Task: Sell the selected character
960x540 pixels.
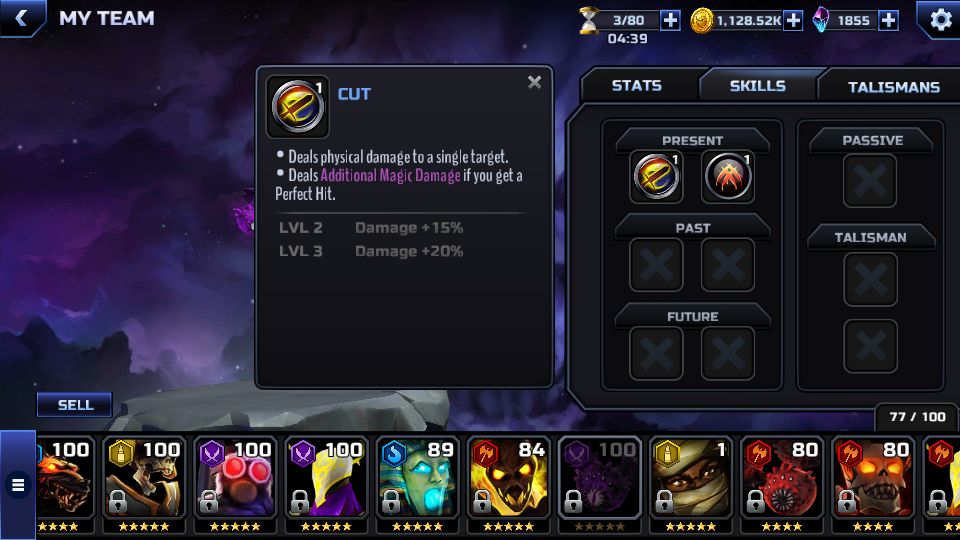Action: (x=75, y=405)
